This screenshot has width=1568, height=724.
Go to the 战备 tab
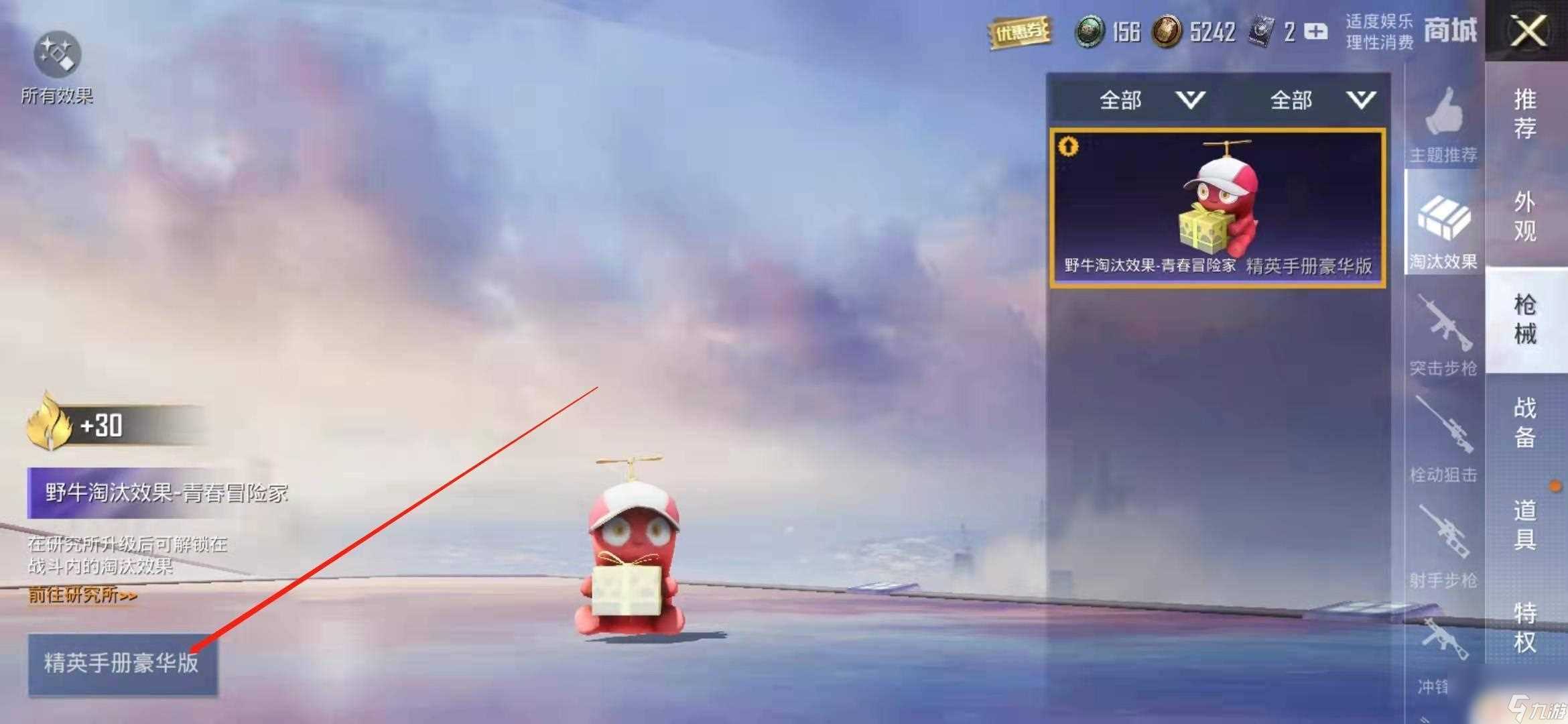click(x=1525, y=422)
